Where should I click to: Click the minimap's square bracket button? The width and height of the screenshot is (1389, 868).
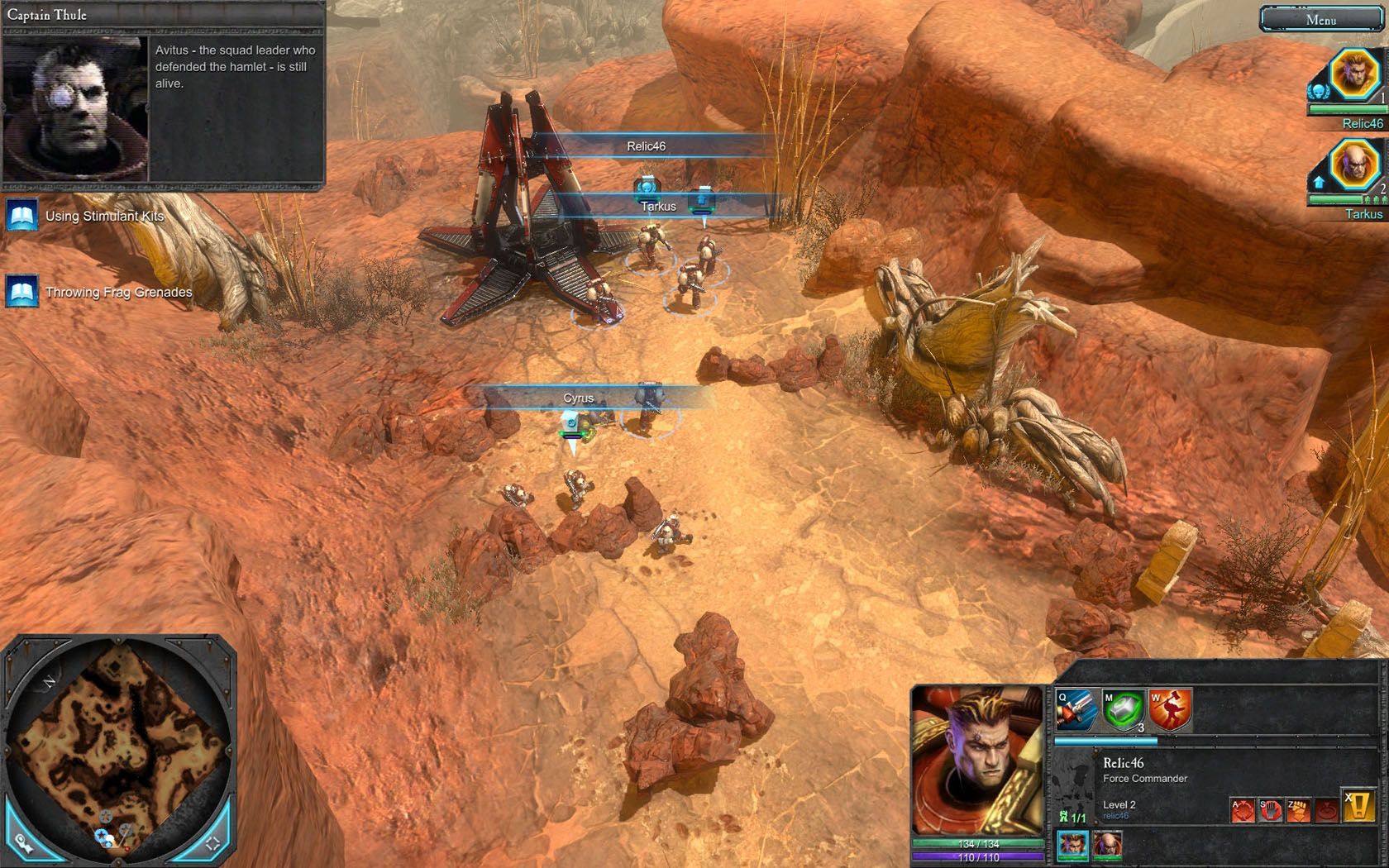click(x=212, y=843)
